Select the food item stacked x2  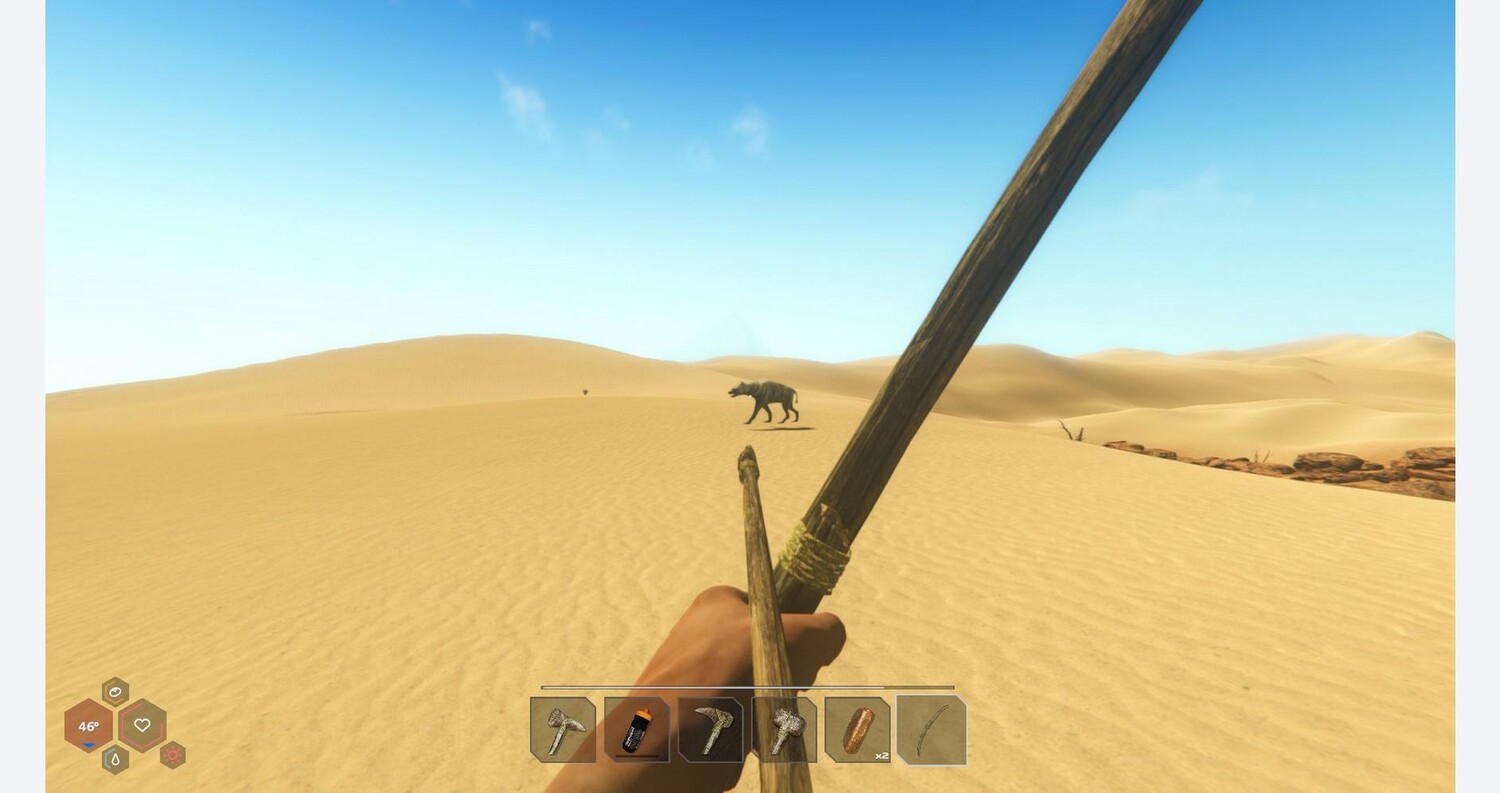[x=858, y=730]
